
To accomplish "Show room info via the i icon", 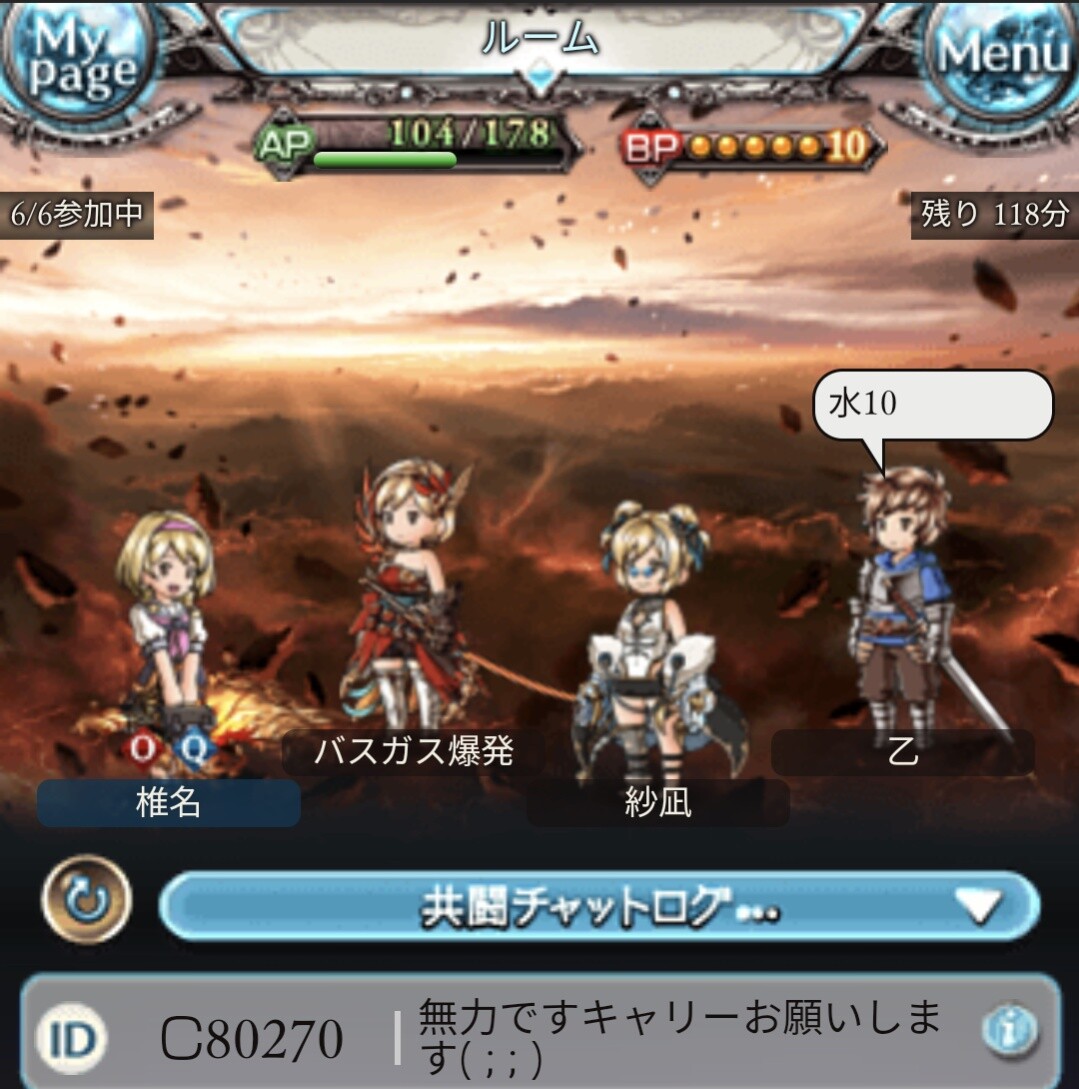I will [x=1008, y=1030].
